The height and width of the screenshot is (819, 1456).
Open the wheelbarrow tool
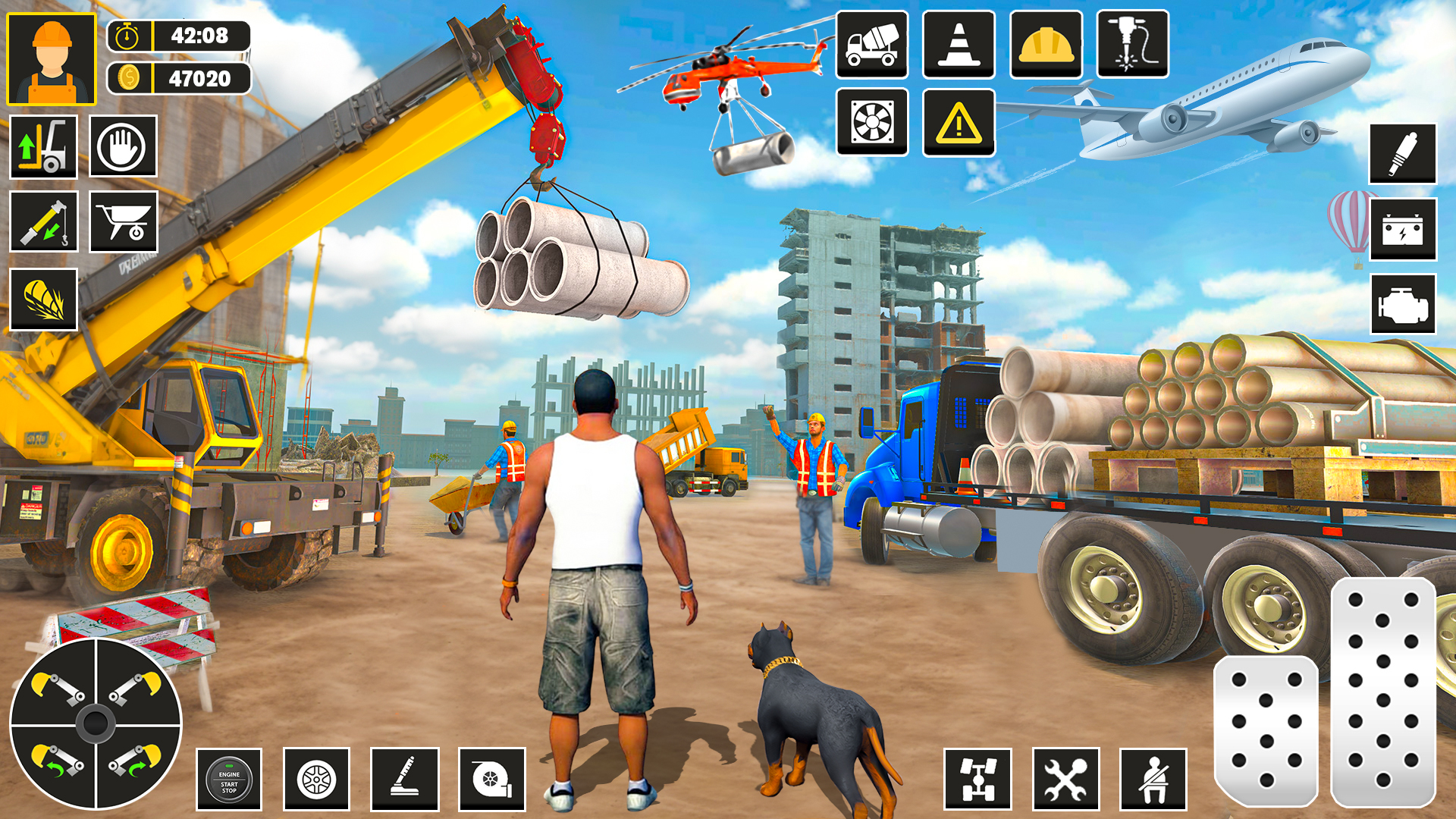coord(123,221)
